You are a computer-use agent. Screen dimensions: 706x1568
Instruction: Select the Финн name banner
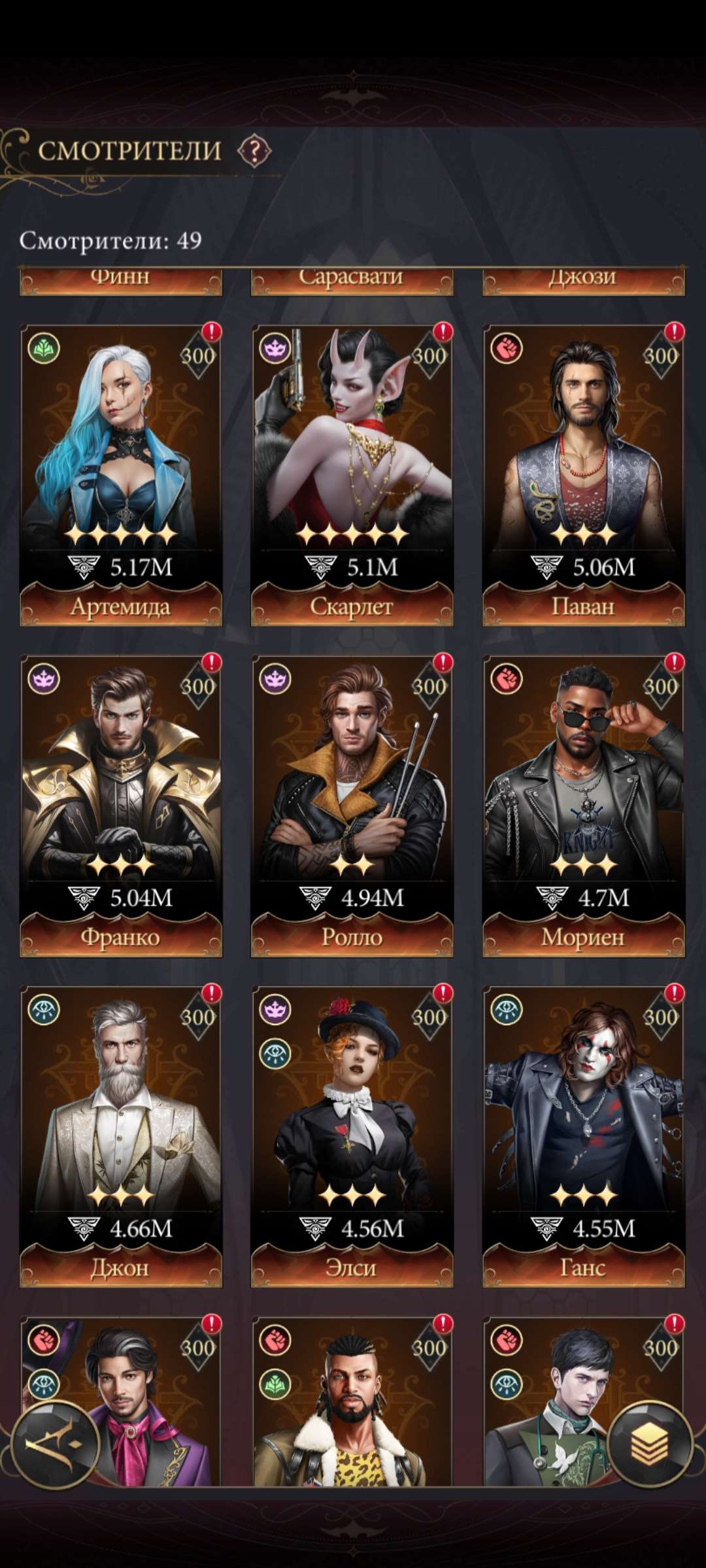pos(121,280)
